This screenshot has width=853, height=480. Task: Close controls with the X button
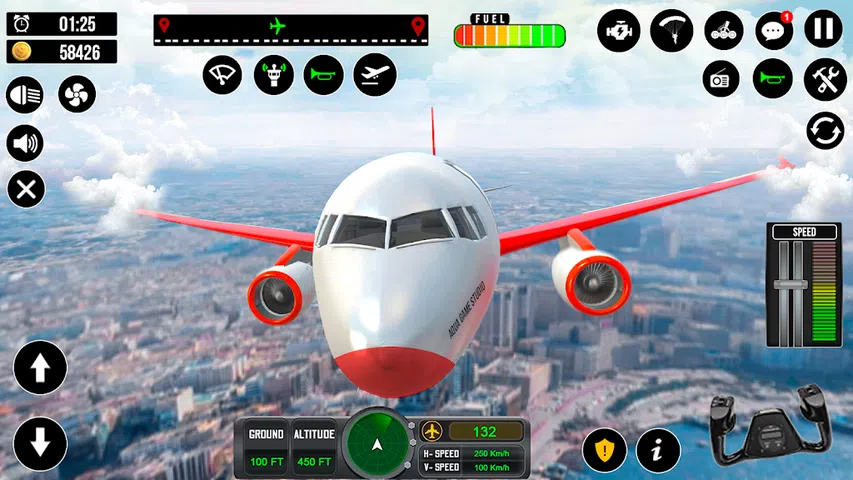pyautogui.click(x=25, y=189)
